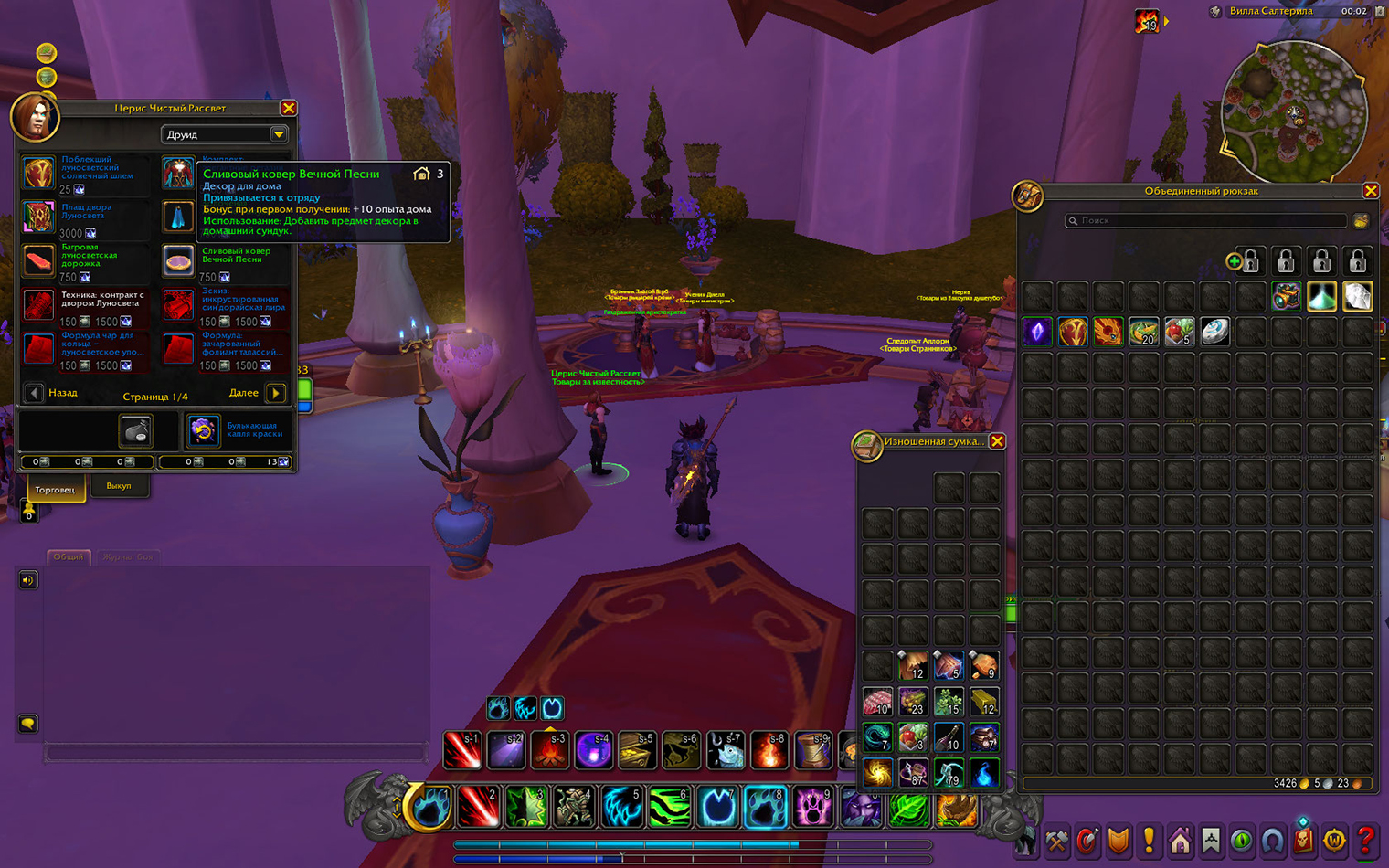Select the purple crystal item in the backpack
Viewport: 1389px width, 868px height.
click(x=1037, y=332)
